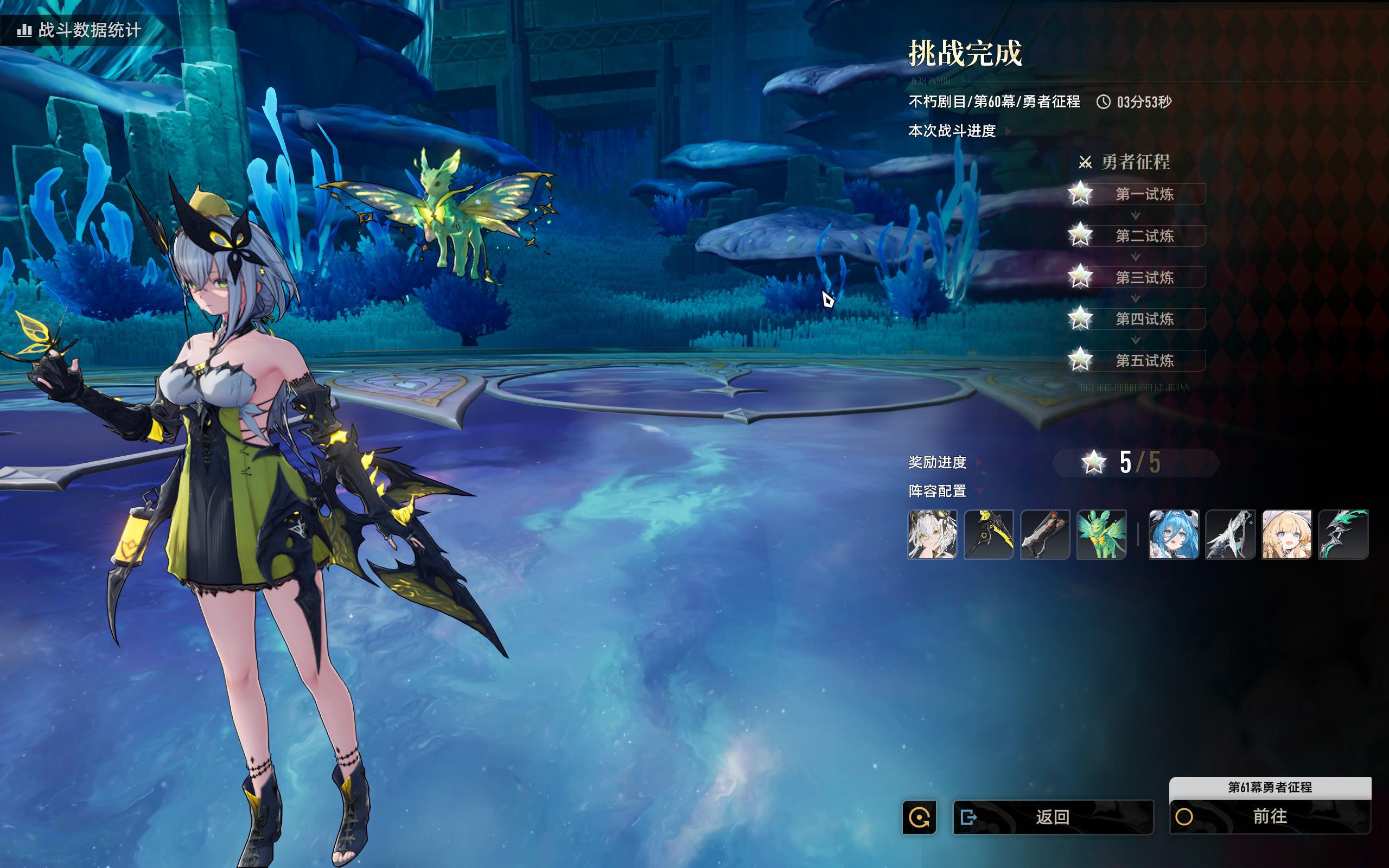View the black and yellow scythe weapon
This screenshot has height=868, width=1389.
989,534
